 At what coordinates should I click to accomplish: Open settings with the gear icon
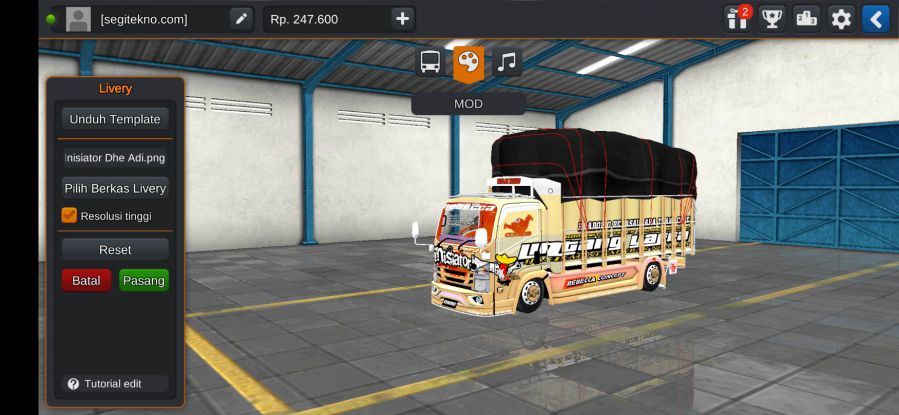pyautogui.click(x=841, y=18)
